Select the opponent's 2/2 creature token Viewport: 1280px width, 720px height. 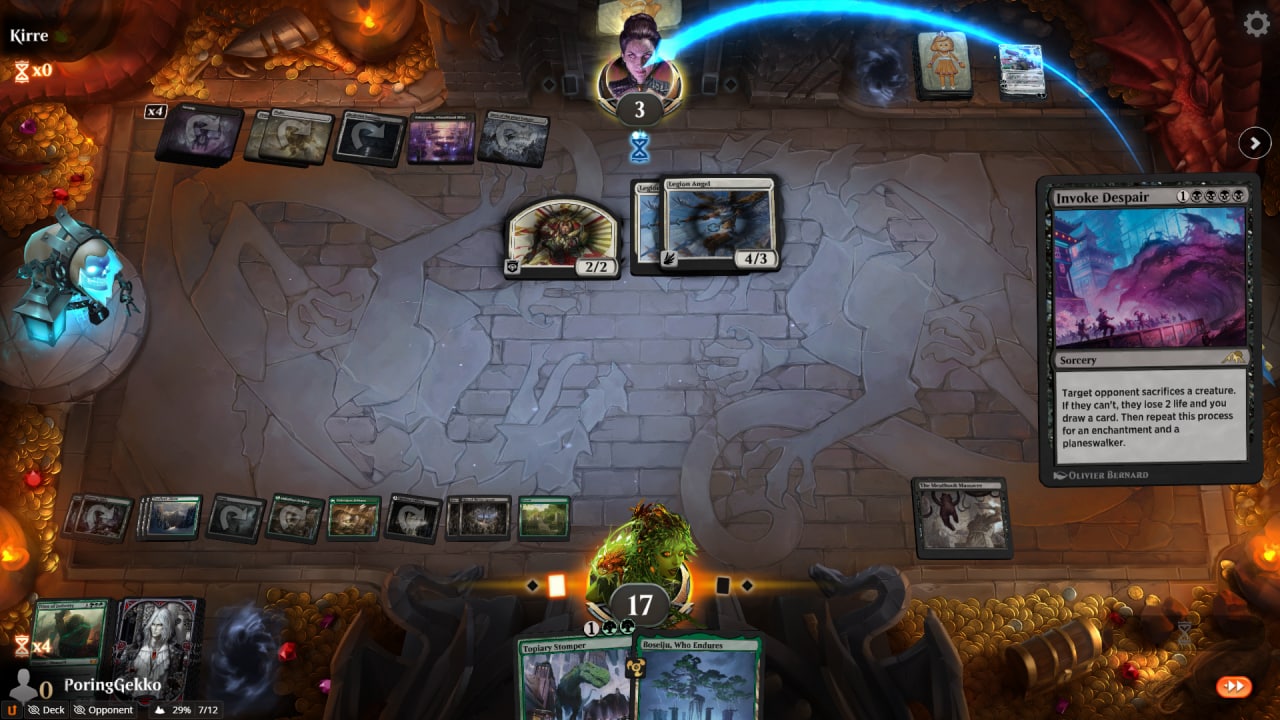[562, 236]
